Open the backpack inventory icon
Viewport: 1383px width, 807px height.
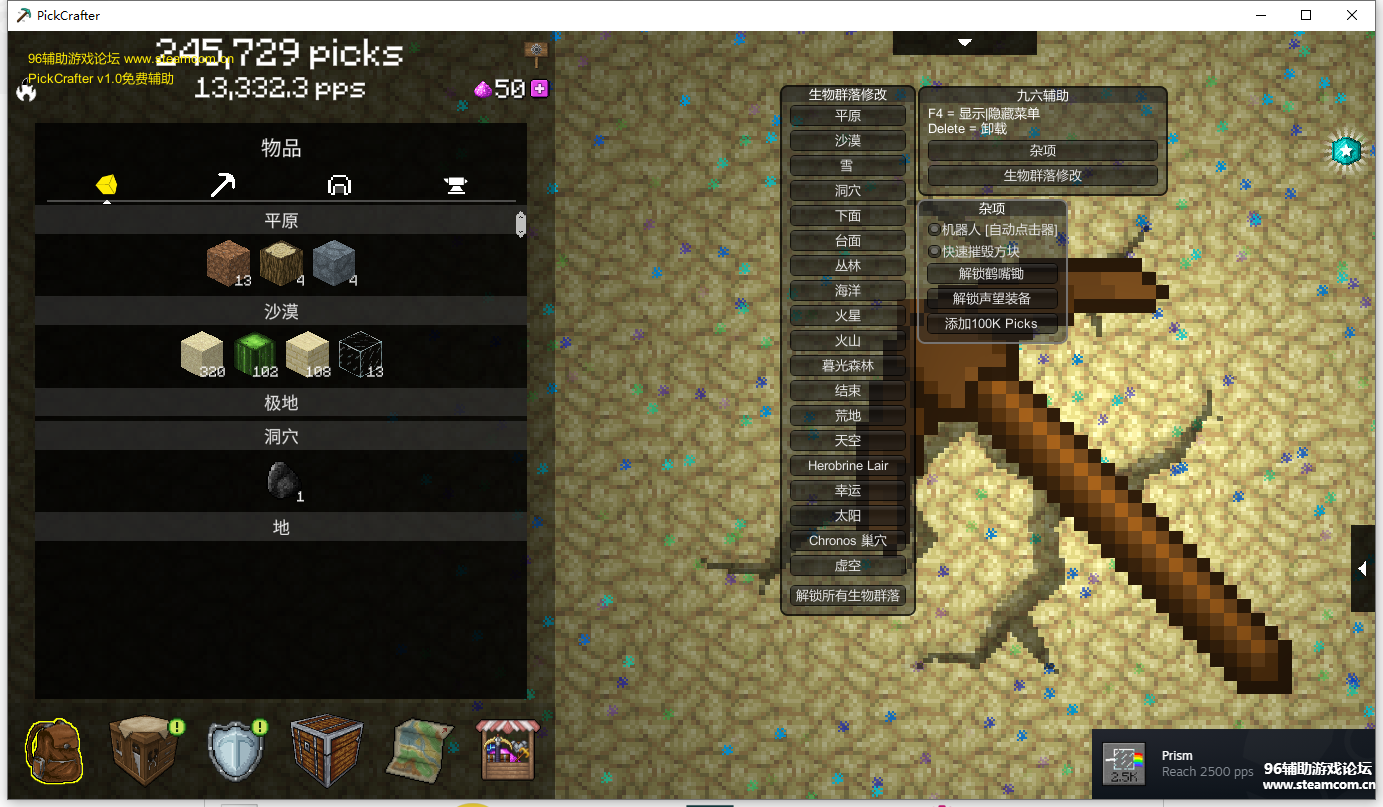coord(53,750)
